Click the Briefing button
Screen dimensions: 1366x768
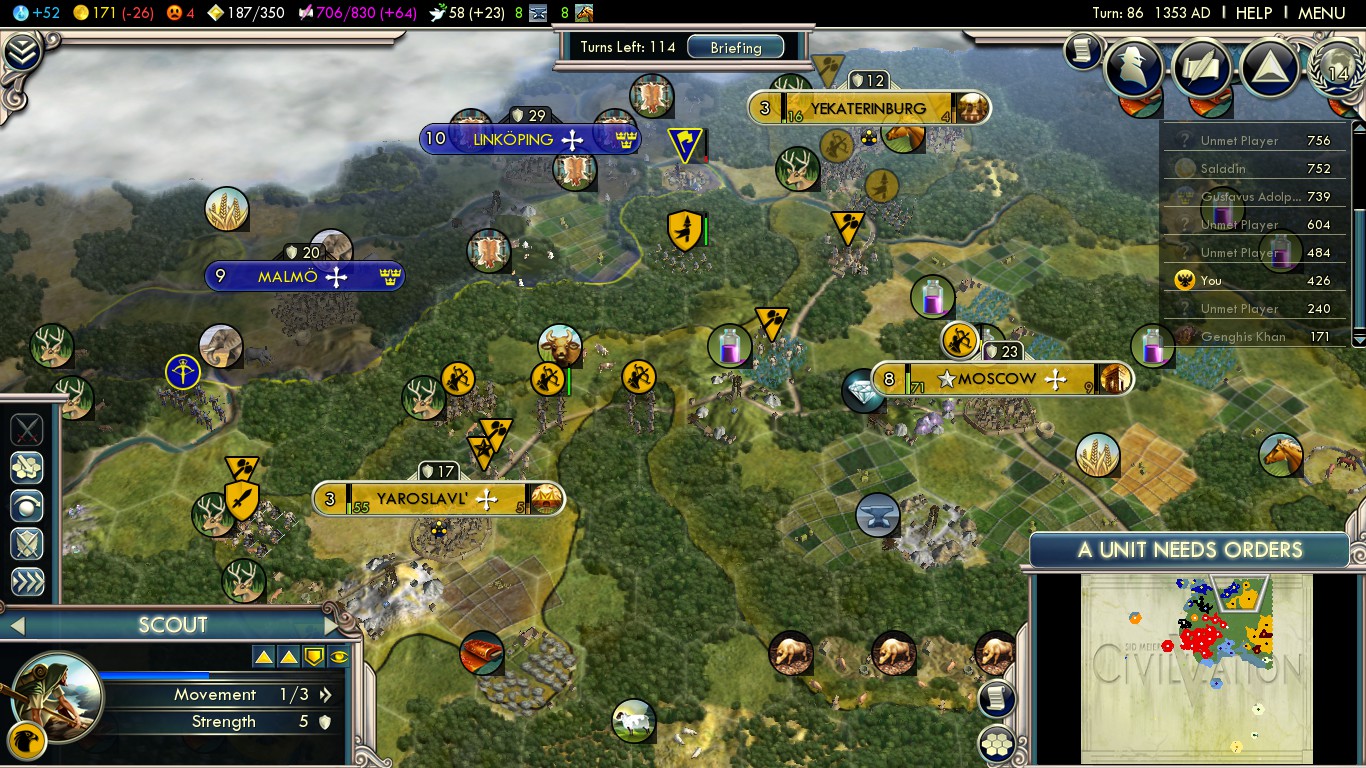[735, 47]
